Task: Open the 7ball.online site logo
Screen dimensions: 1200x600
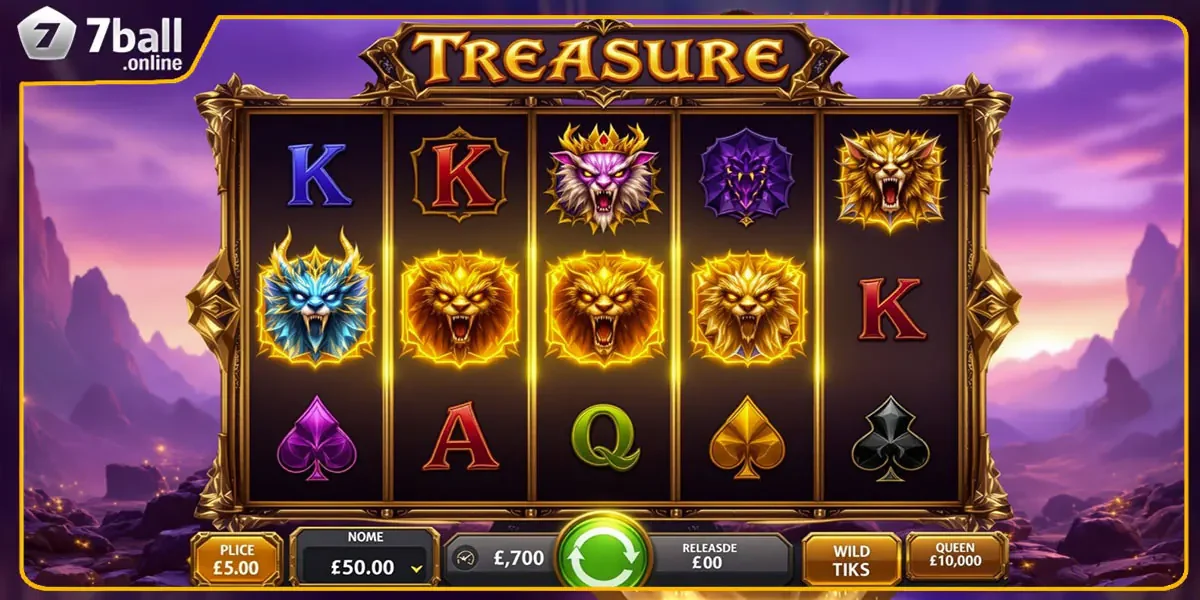Action: tap(102, 42)
